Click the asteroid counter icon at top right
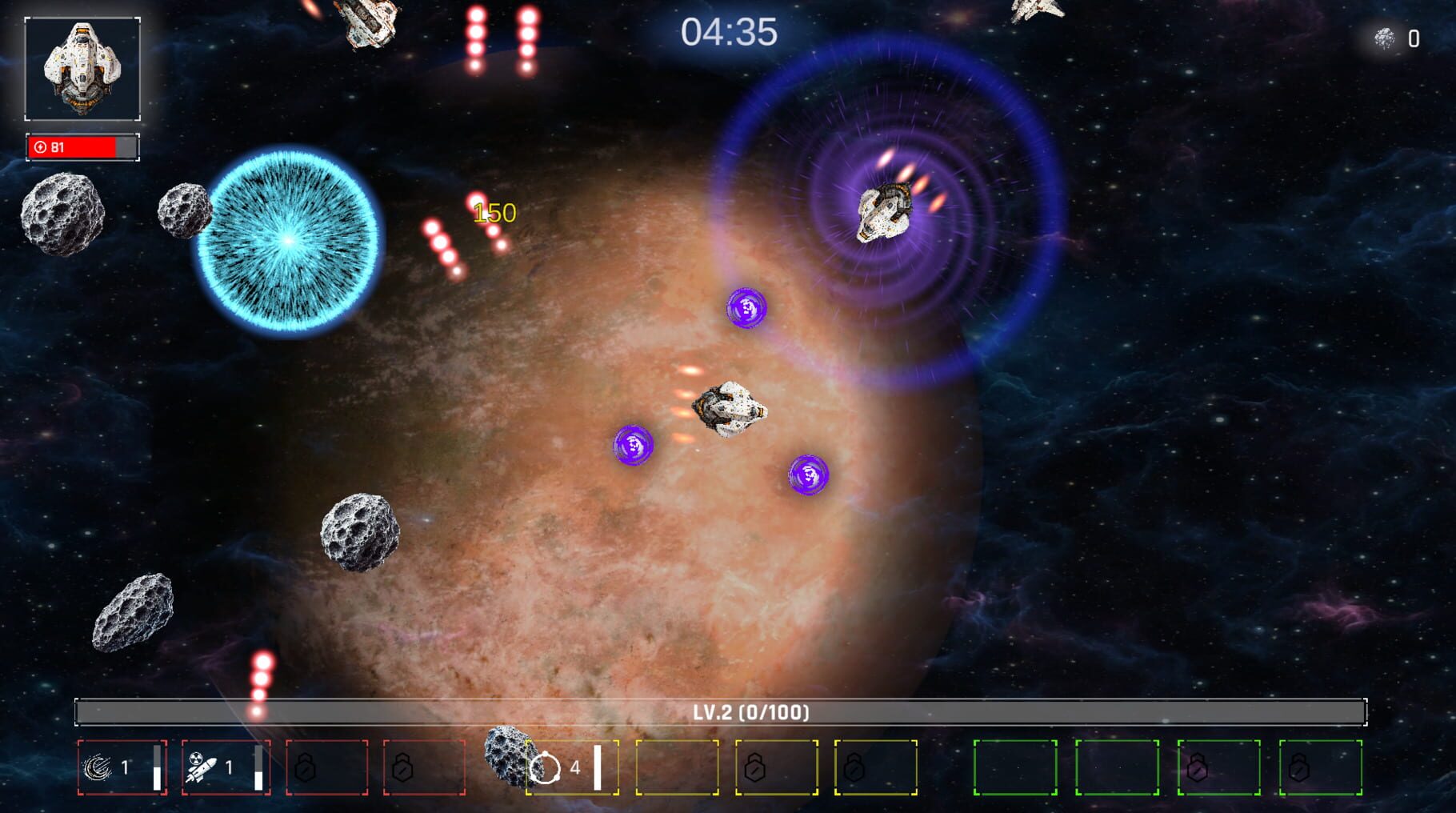 pyautogui.click(x=1385, y=35)
